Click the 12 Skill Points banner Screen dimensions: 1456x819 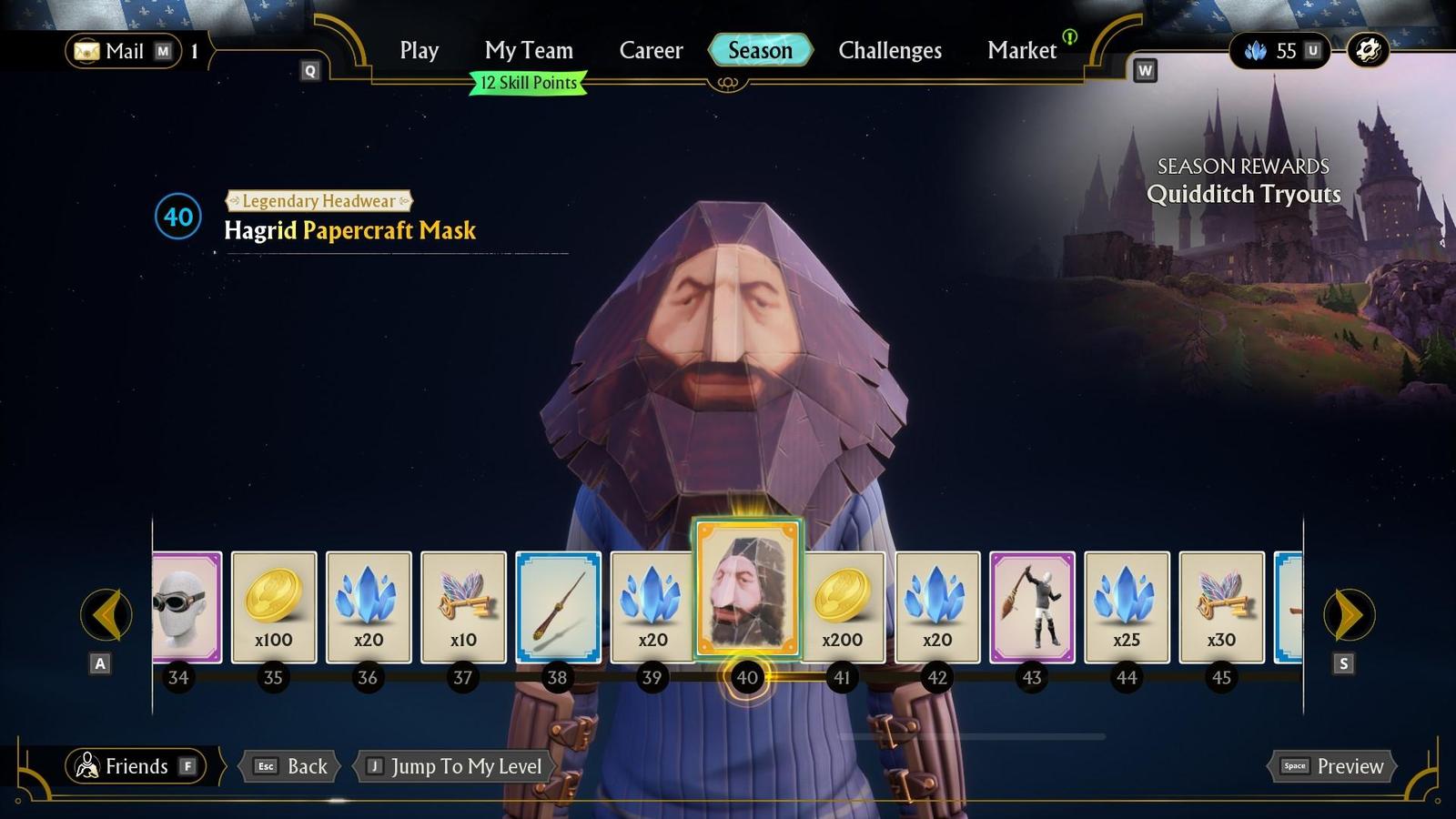pos(526,83)
